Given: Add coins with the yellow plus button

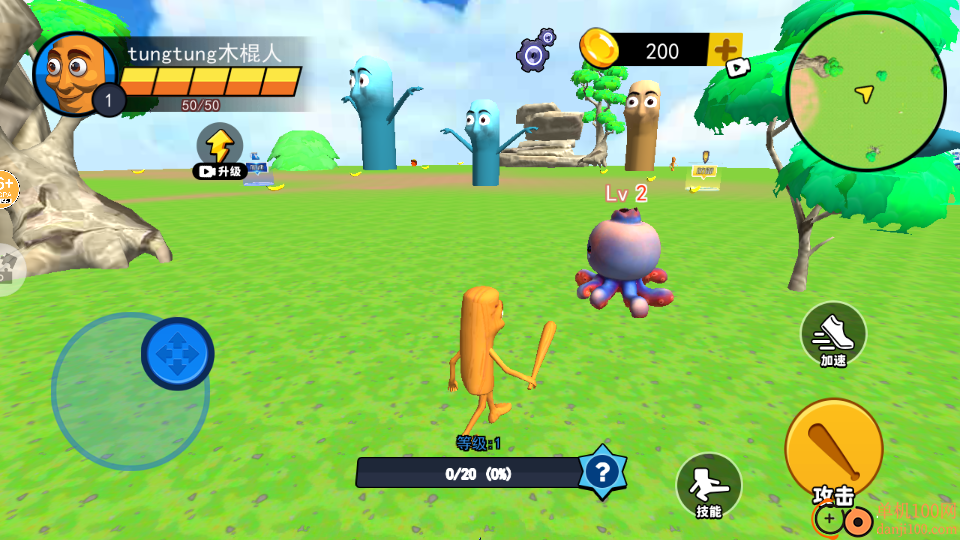Looking at the screenshot, I should coord(724,48).
